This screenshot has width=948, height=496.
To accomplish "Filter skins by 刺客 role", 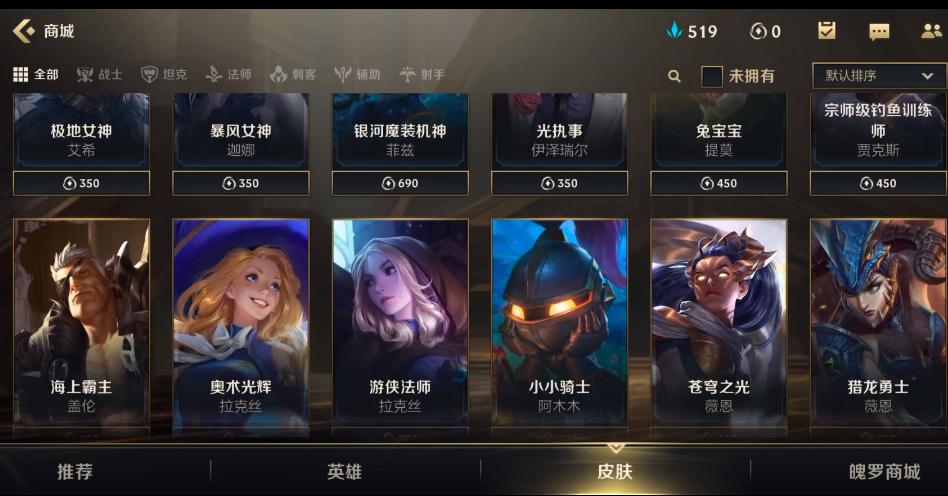I will 293,75.
